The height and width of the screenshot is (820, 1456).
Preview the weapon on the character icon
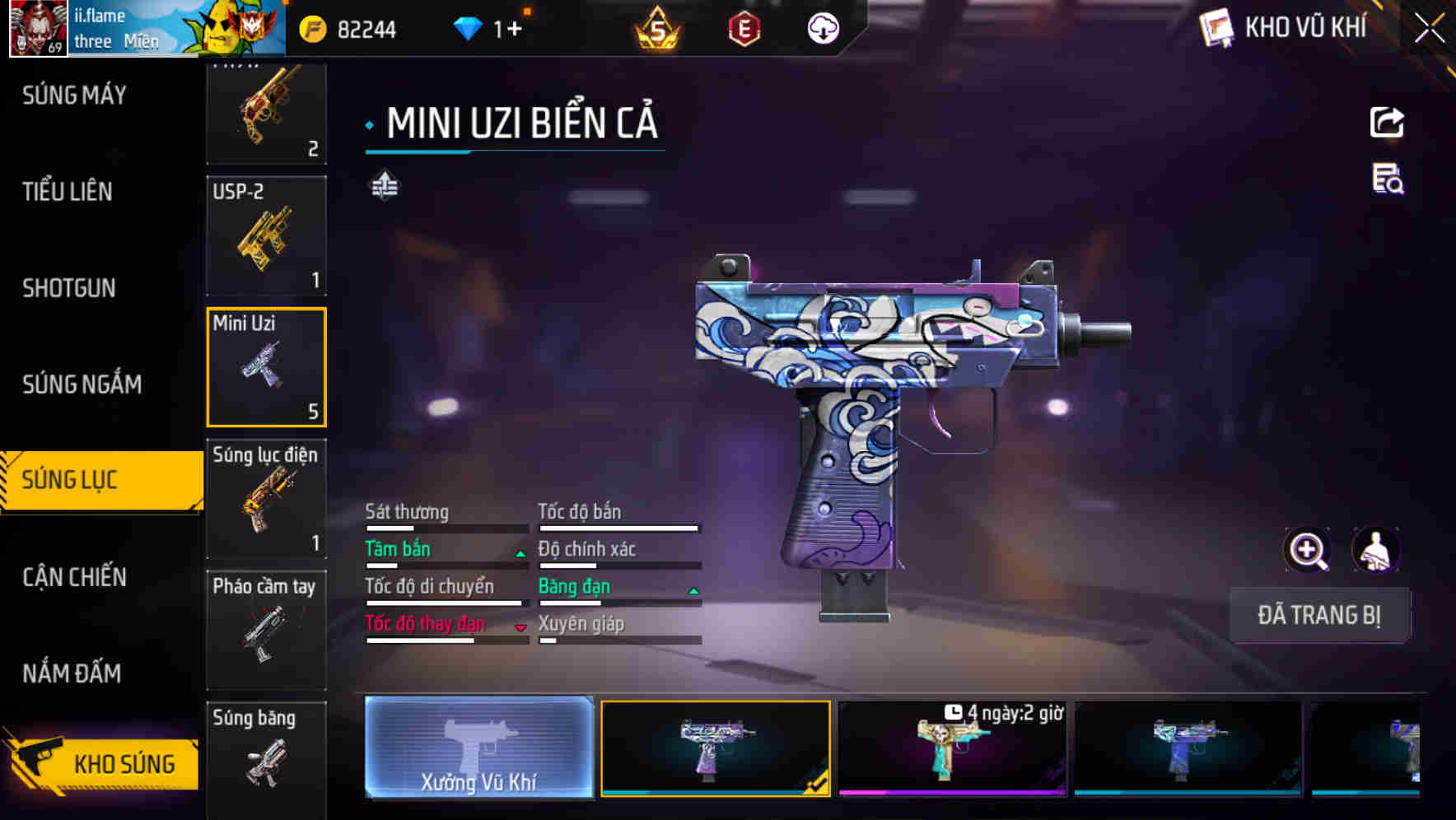tap(1375, 550)
